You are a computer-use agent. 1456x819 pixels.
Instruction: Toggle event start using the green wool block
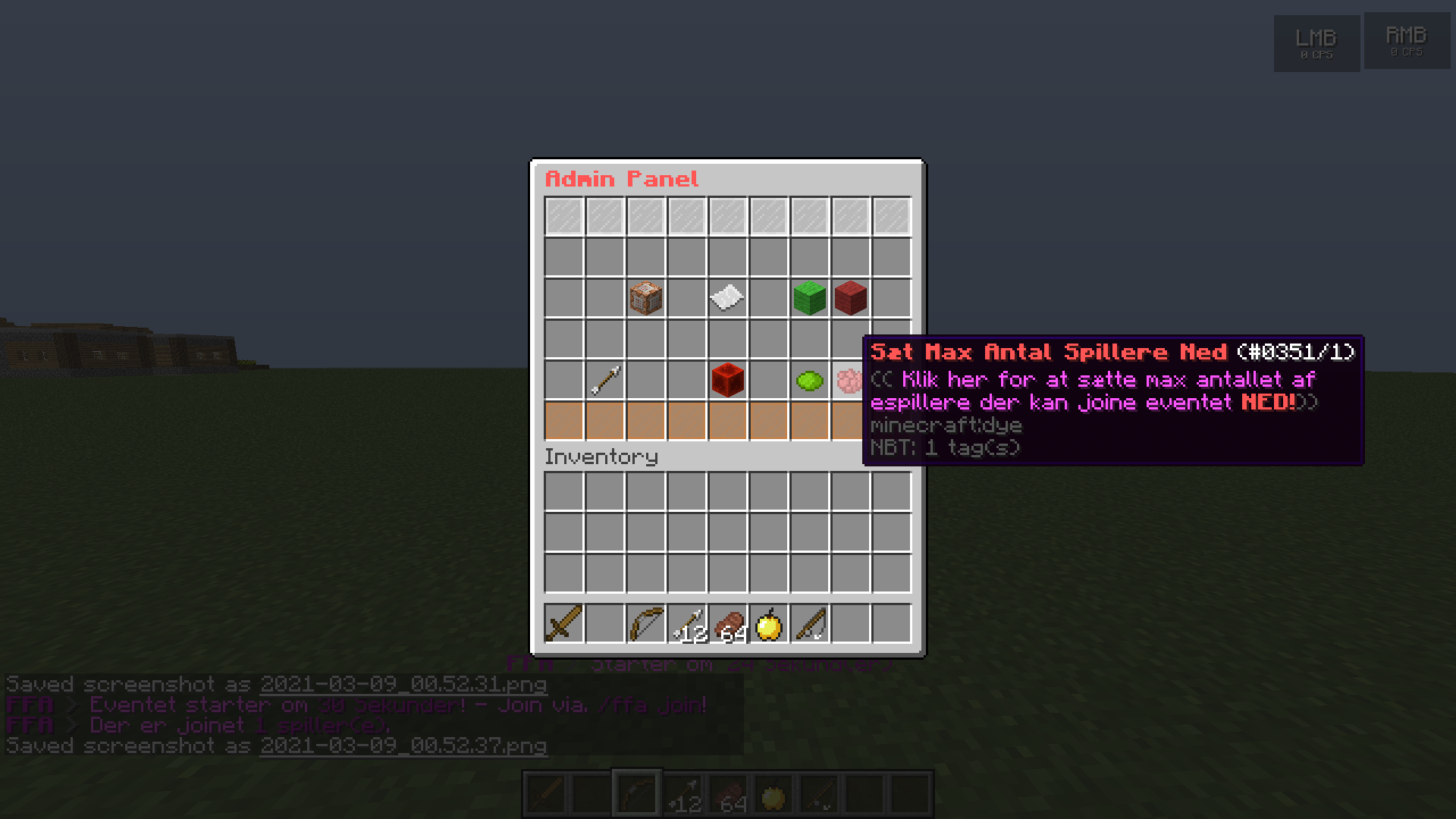click(808, 298)
